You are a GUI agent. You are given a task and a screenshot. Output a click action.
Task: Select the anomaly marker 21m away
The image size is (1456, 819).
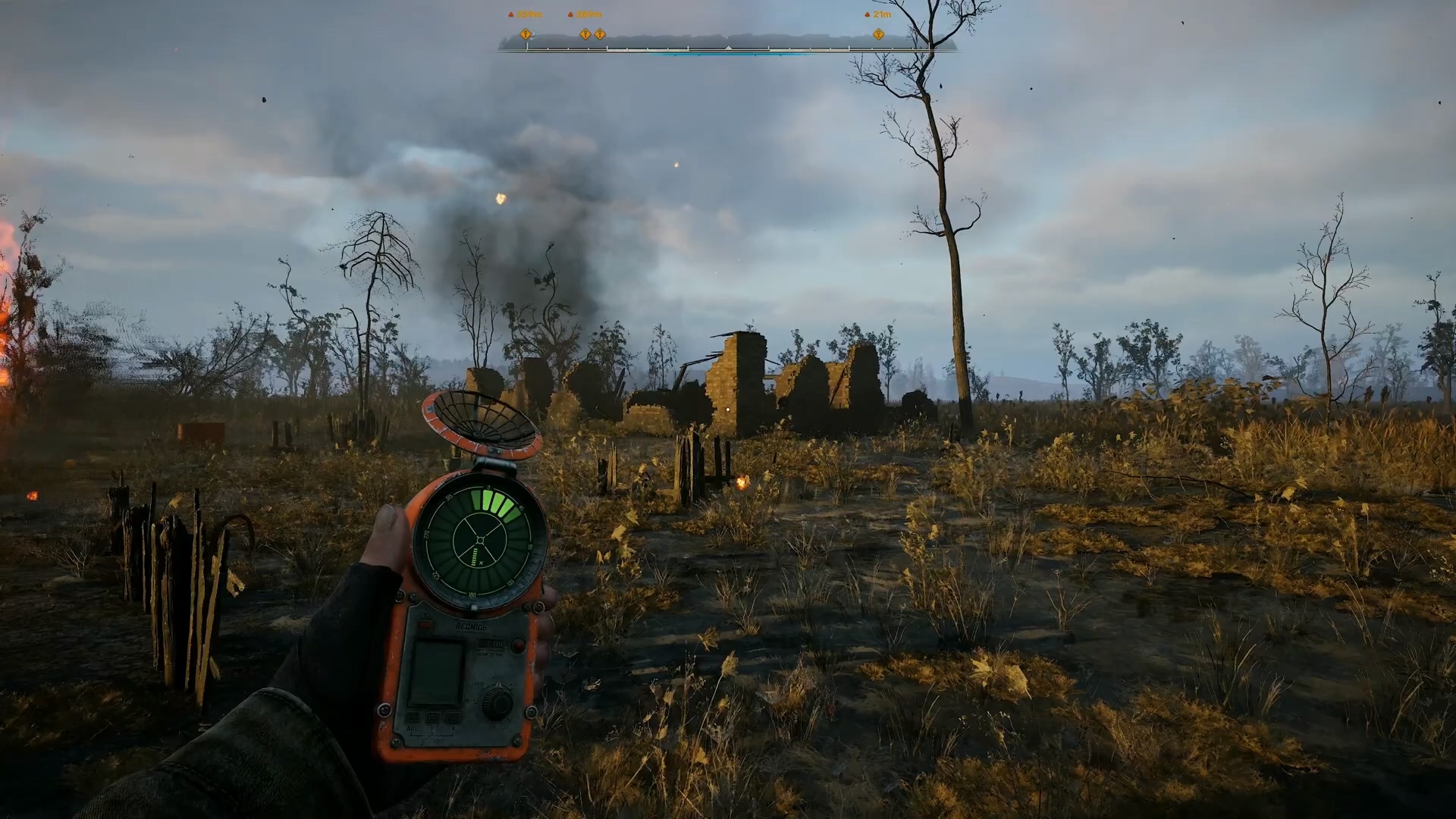point(878,34)
